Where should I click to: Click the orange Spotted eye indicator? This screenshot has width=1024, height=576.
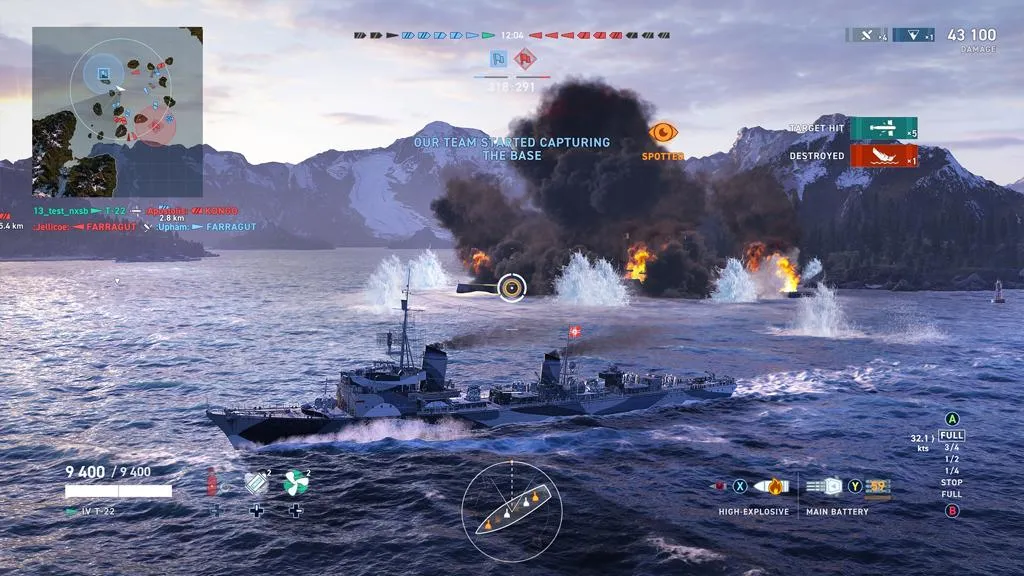[x=663, y=132]
